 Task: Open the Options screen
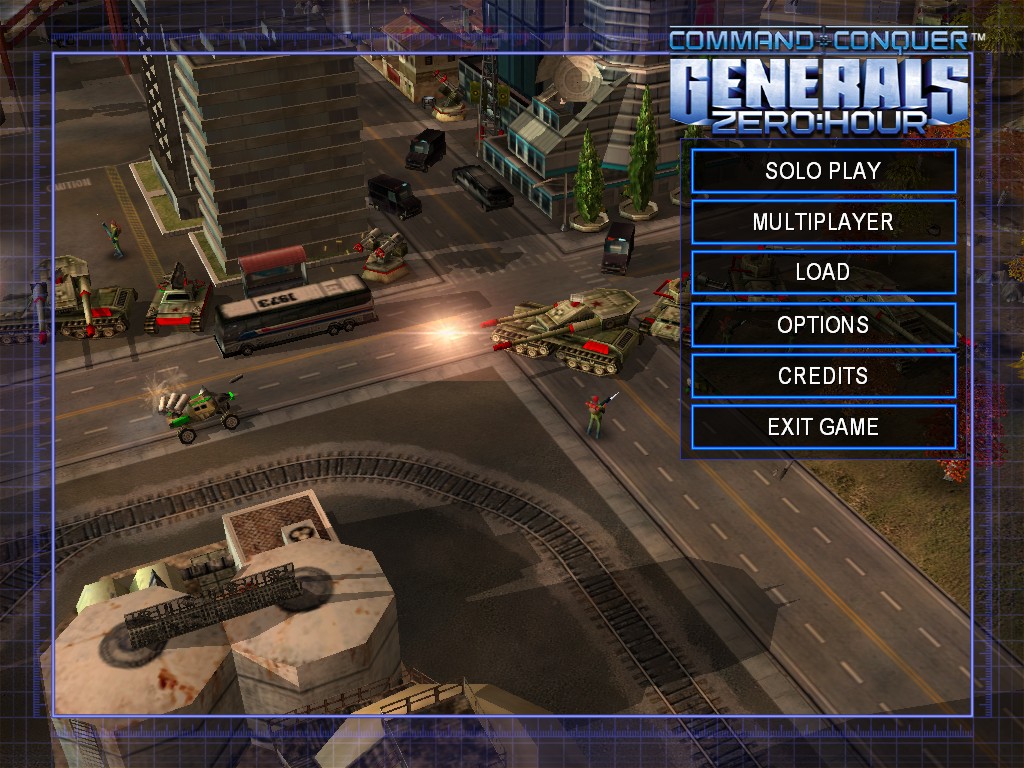[x=823, y=325]
